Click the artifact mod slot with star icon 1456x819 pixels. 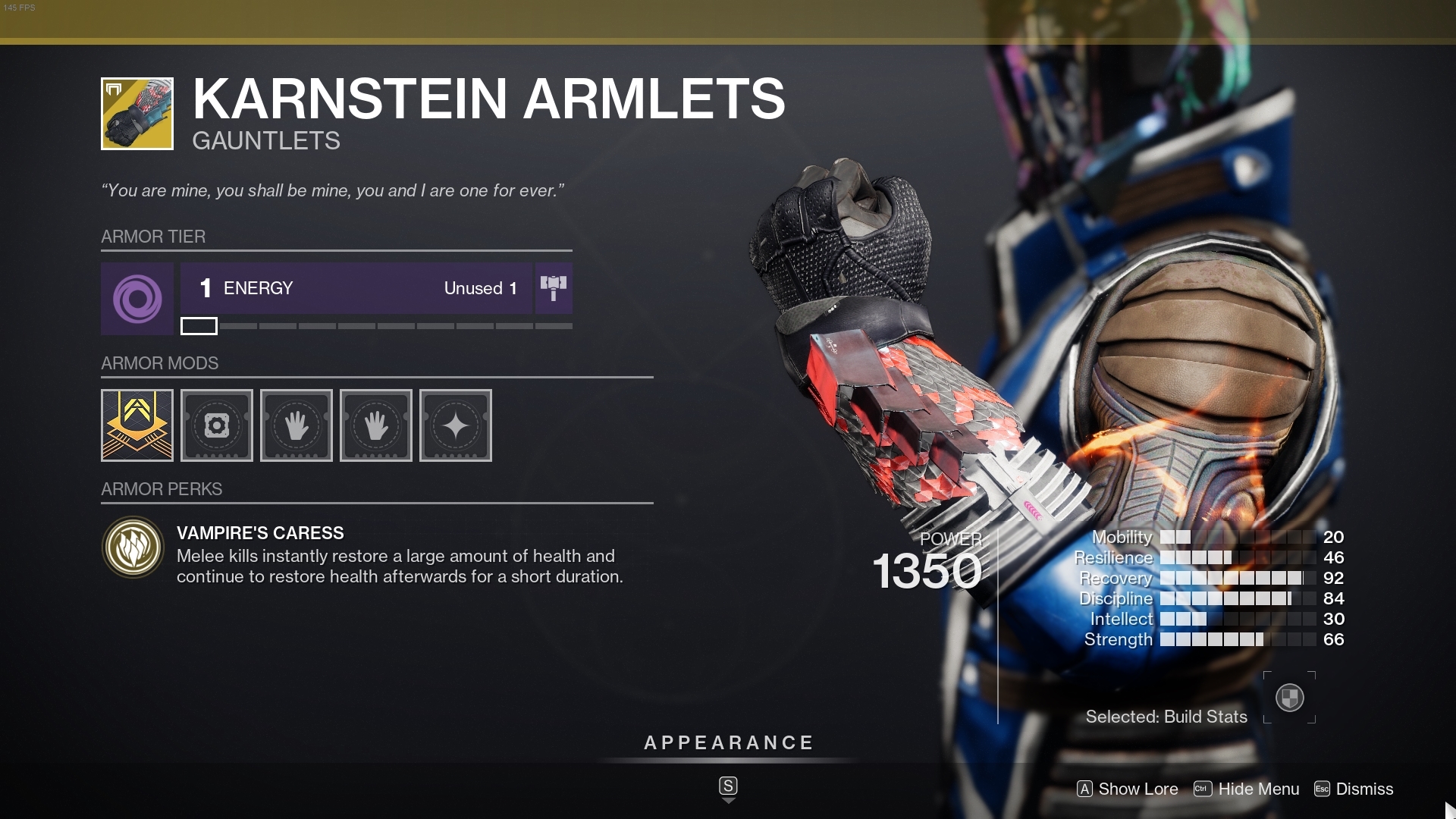pos(456,425)
